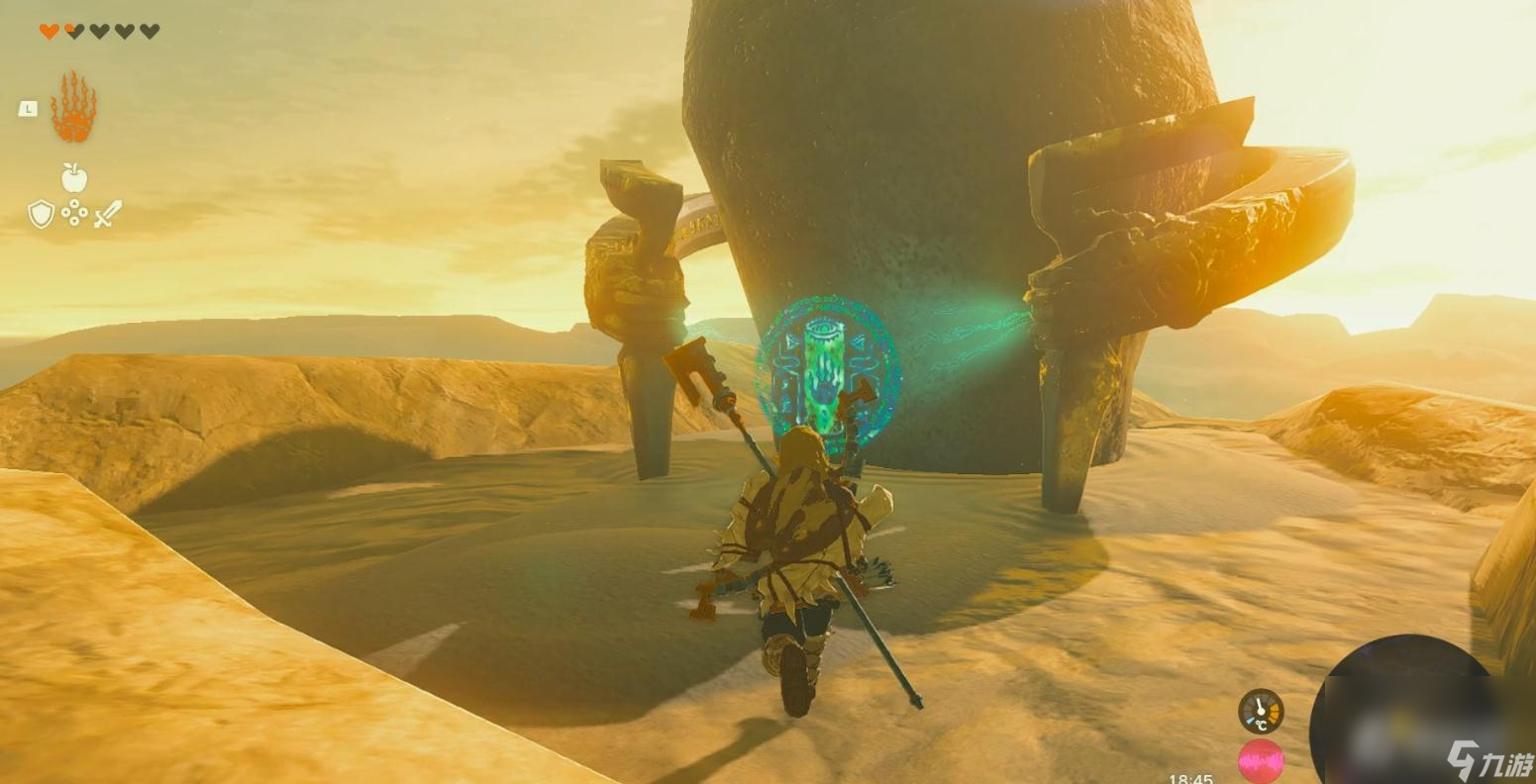Open the shield quick-select icon

[x=41, y=213]
